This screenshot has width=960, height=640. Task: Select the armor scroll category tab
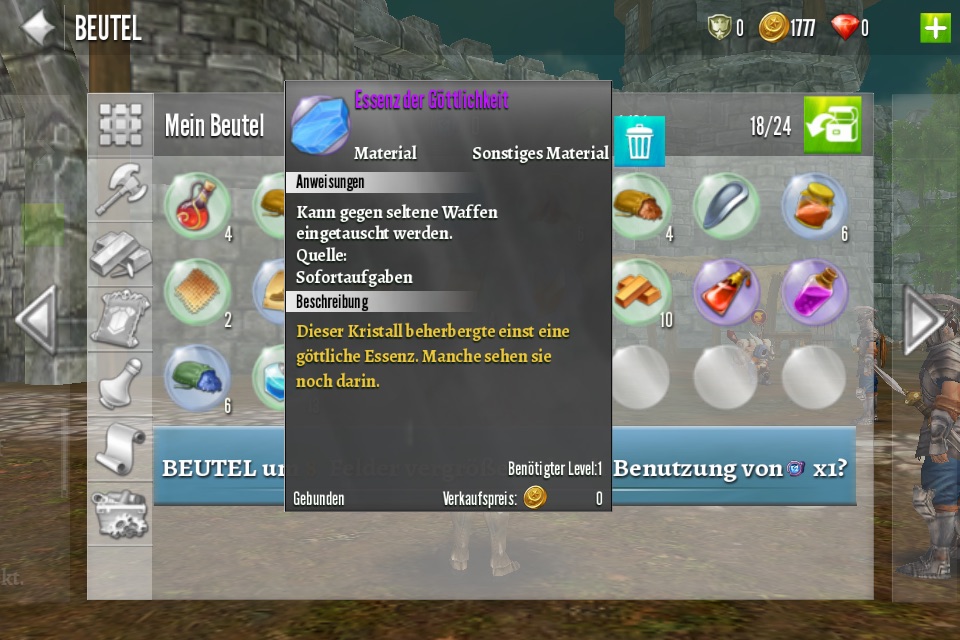(120, 318)
